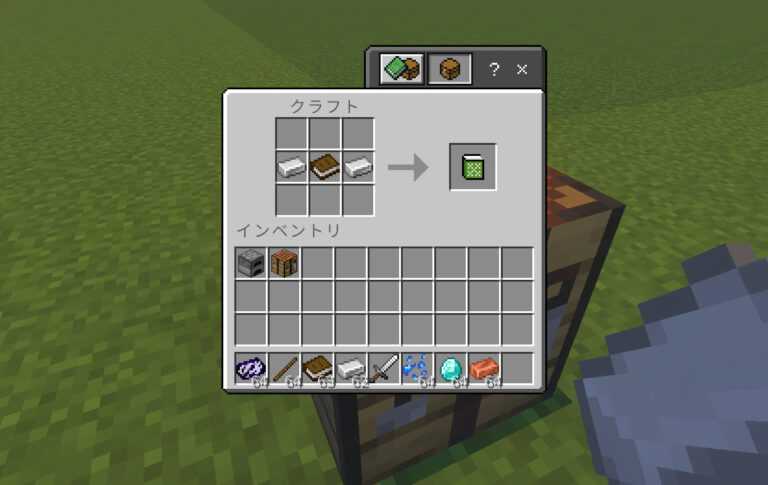Viewport: 768px width, 485px height.
Task: Select the book in the crafting grid
Action: 325,167
